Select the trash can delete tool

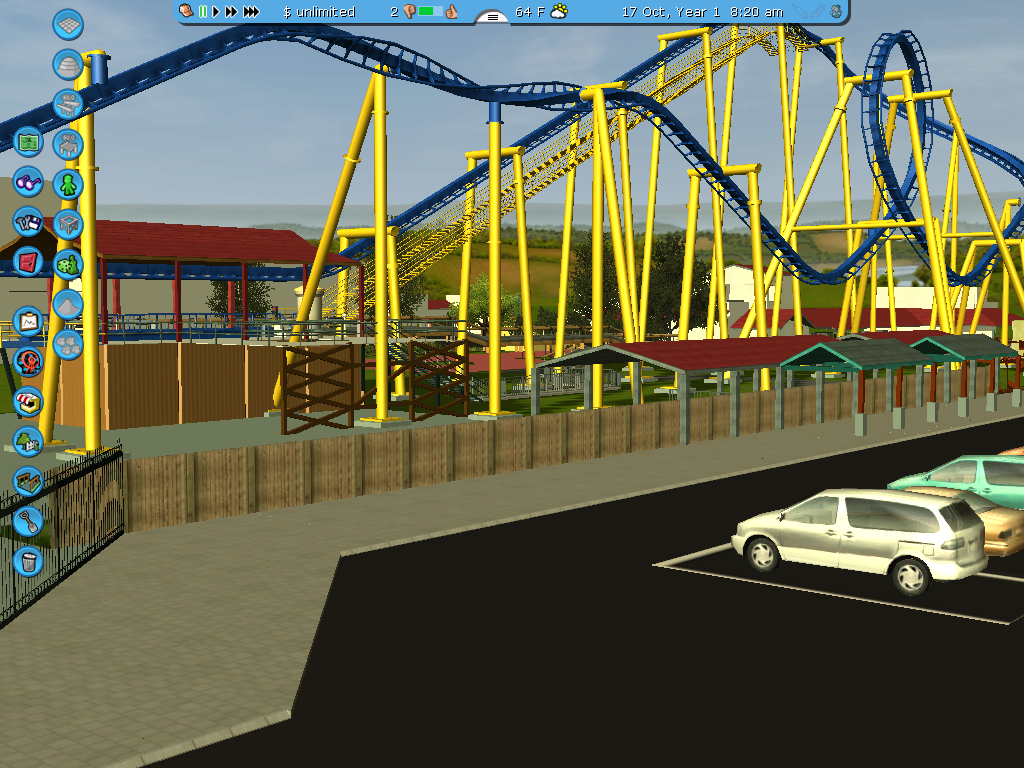click(28, 560)
